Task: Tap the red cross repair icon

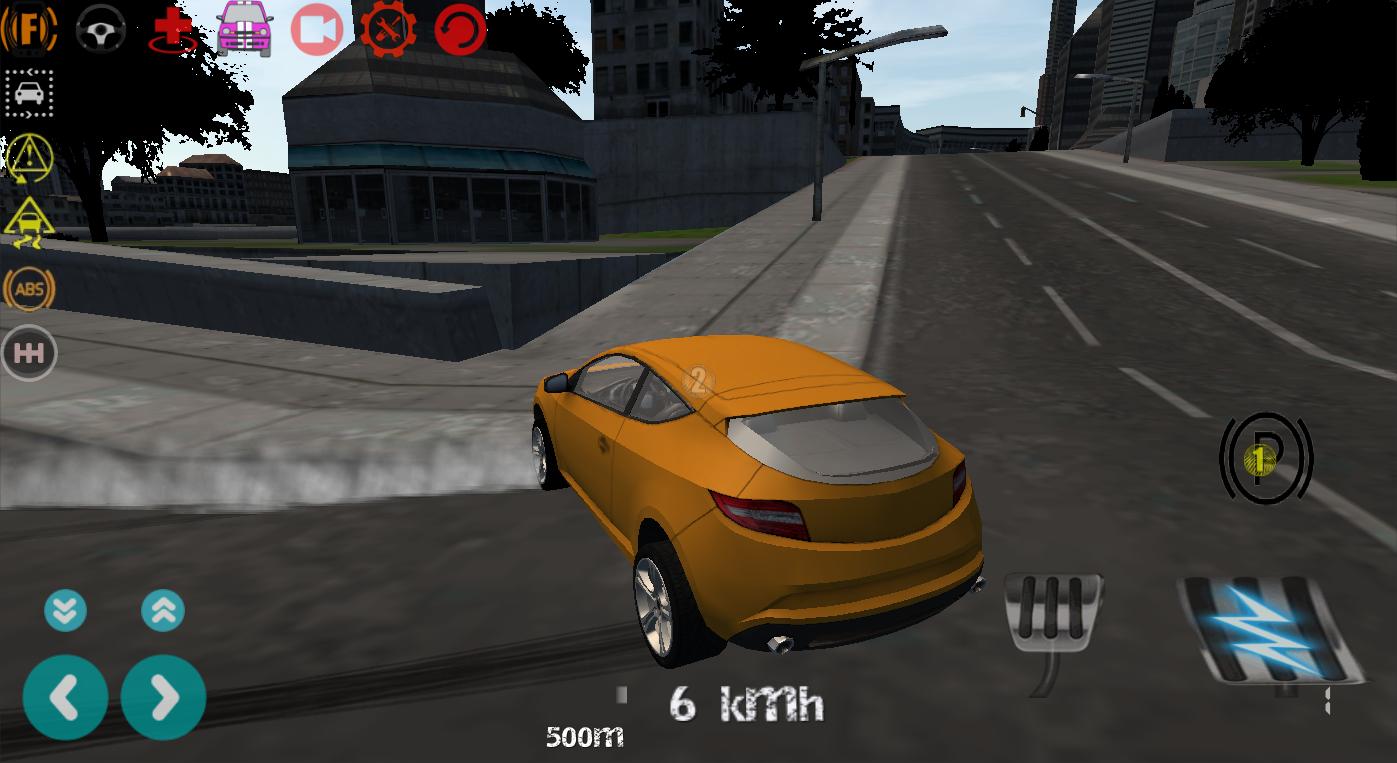Action: click(x=170, y=27)
